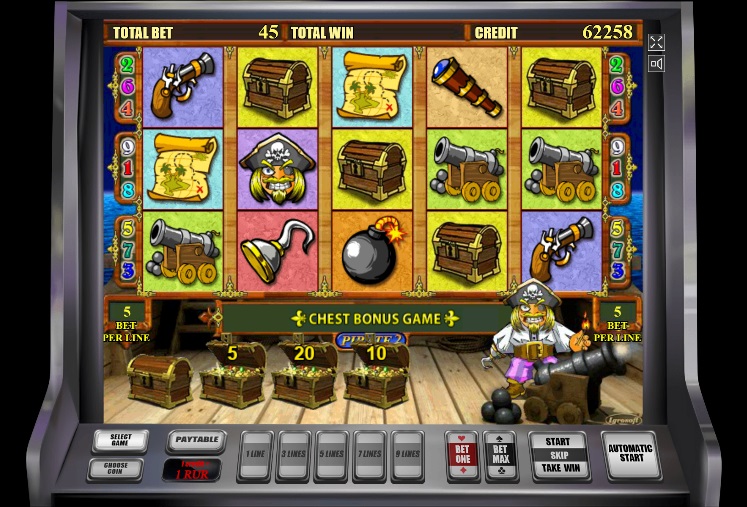Set the wager with Bet Max
The height and width of the screenshot is (507, 747).
(499, 454)
